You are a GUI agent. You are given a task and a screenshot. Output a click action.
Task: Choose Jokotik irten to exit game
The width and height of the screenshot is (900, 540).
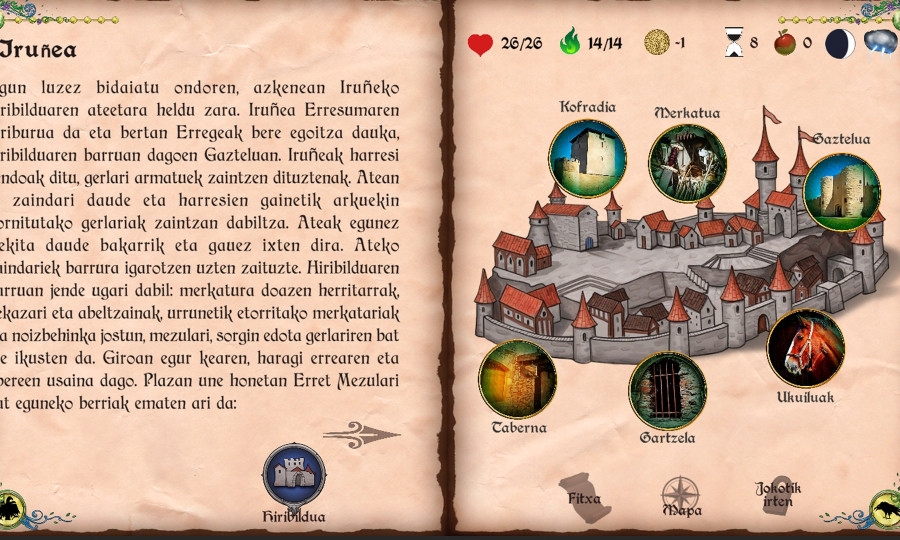pos(778,494)
